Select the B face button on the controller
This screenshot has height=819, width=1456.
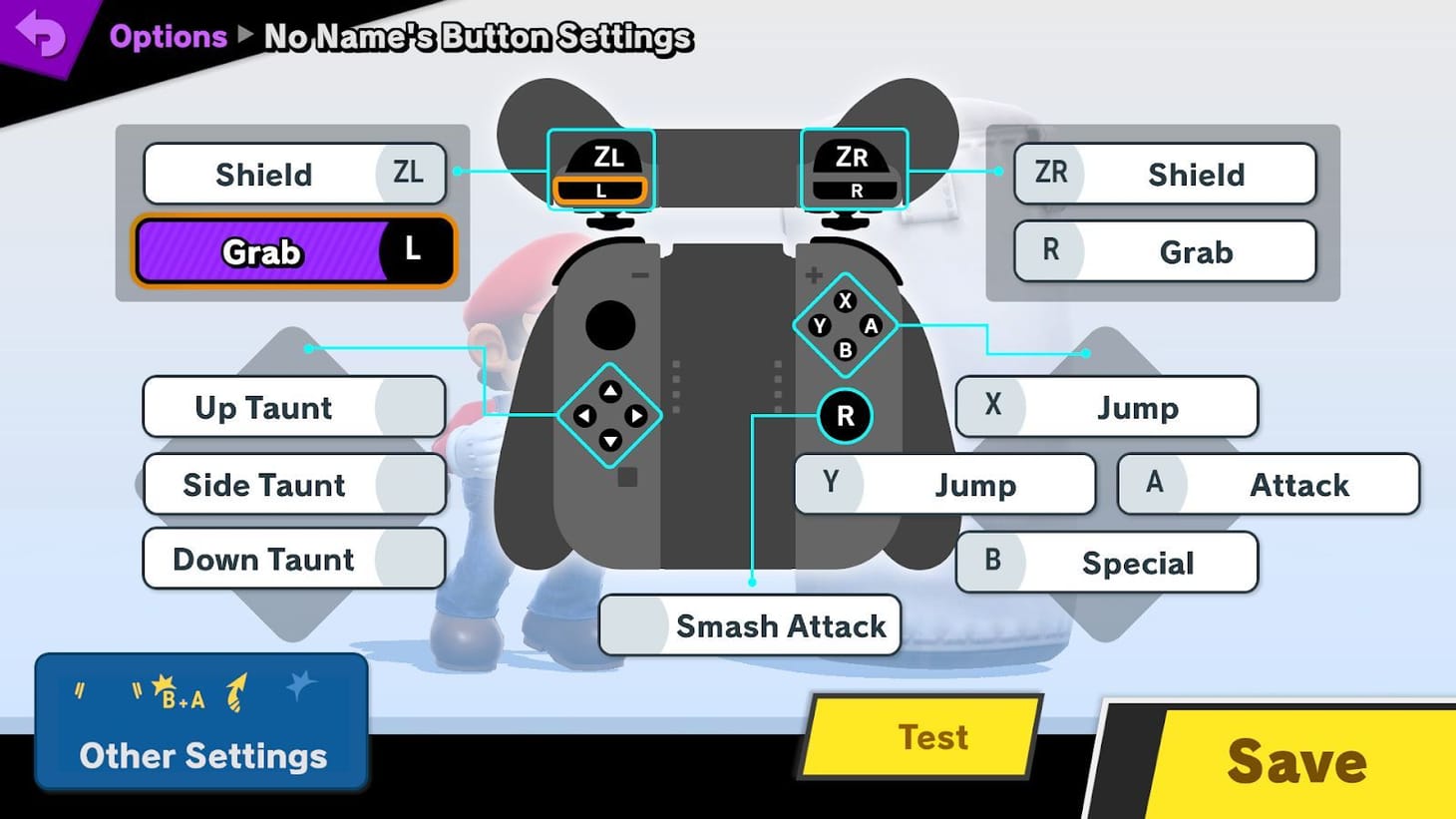pos(845,350)
